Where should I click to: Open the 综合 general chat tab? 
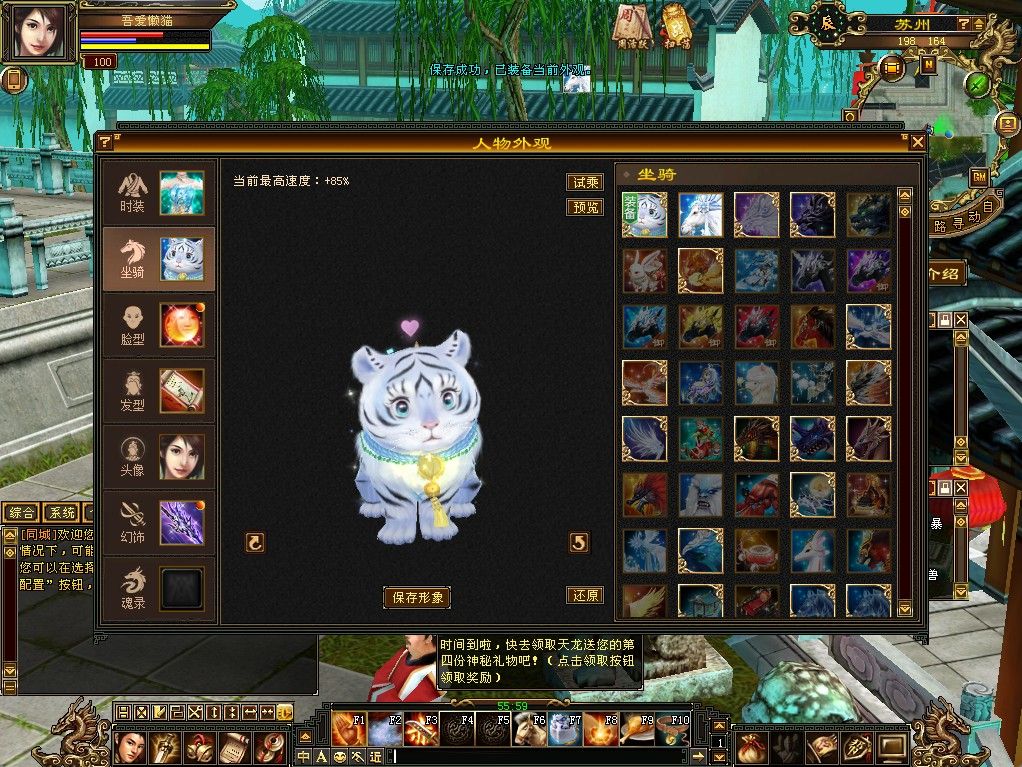click(x=20, y=513)
